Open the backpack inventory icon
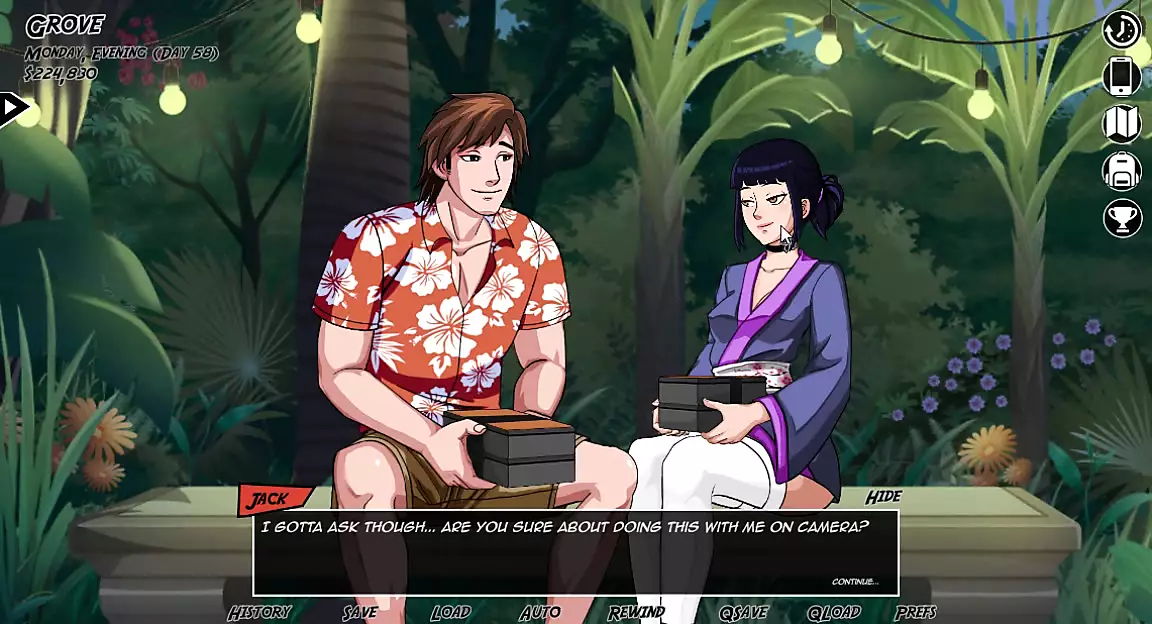 (x=1122, y=171)
